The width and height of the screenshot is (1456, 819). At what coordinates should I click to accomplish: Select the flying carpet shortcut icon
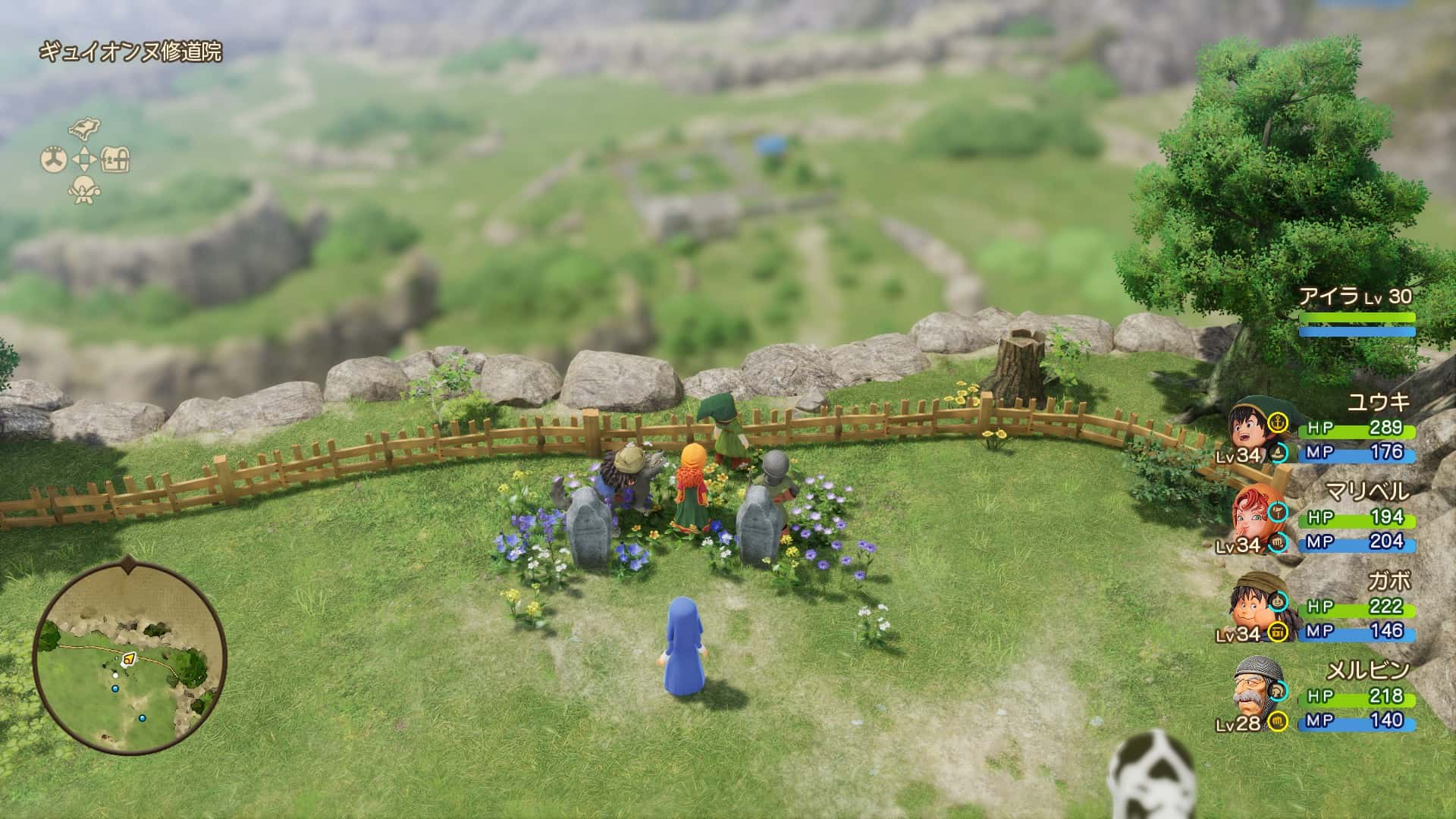click(x=83, y=129)
